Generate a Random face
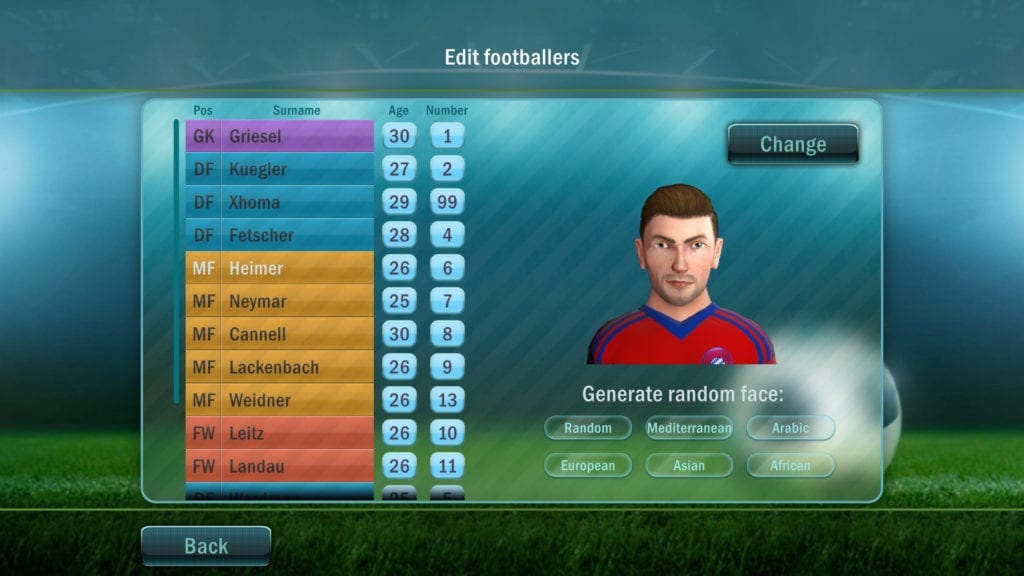The image size is (1024, 576). point(588,428)
